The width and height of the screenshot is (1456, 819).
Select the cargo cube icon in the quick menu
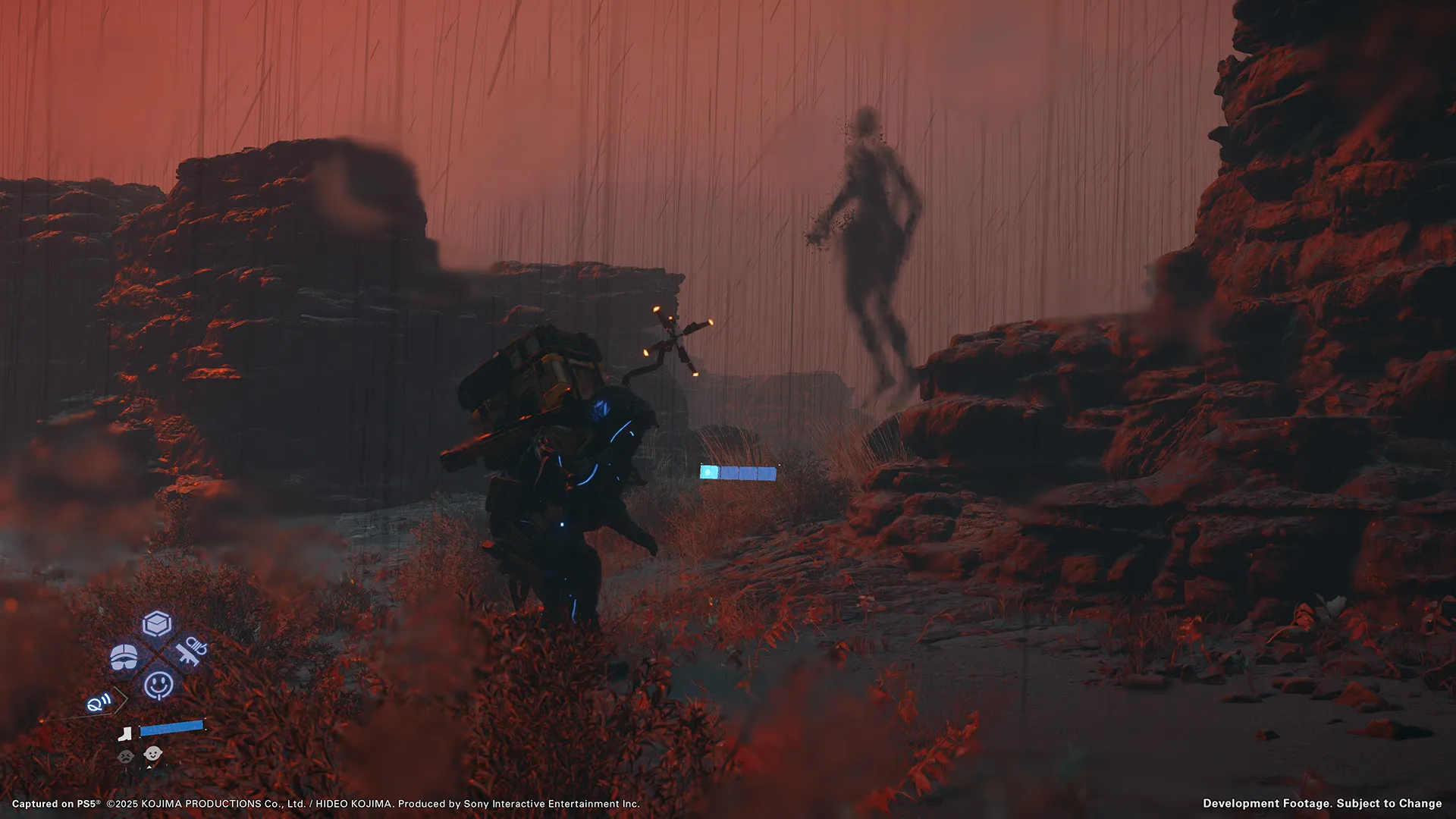coord(155,623)
